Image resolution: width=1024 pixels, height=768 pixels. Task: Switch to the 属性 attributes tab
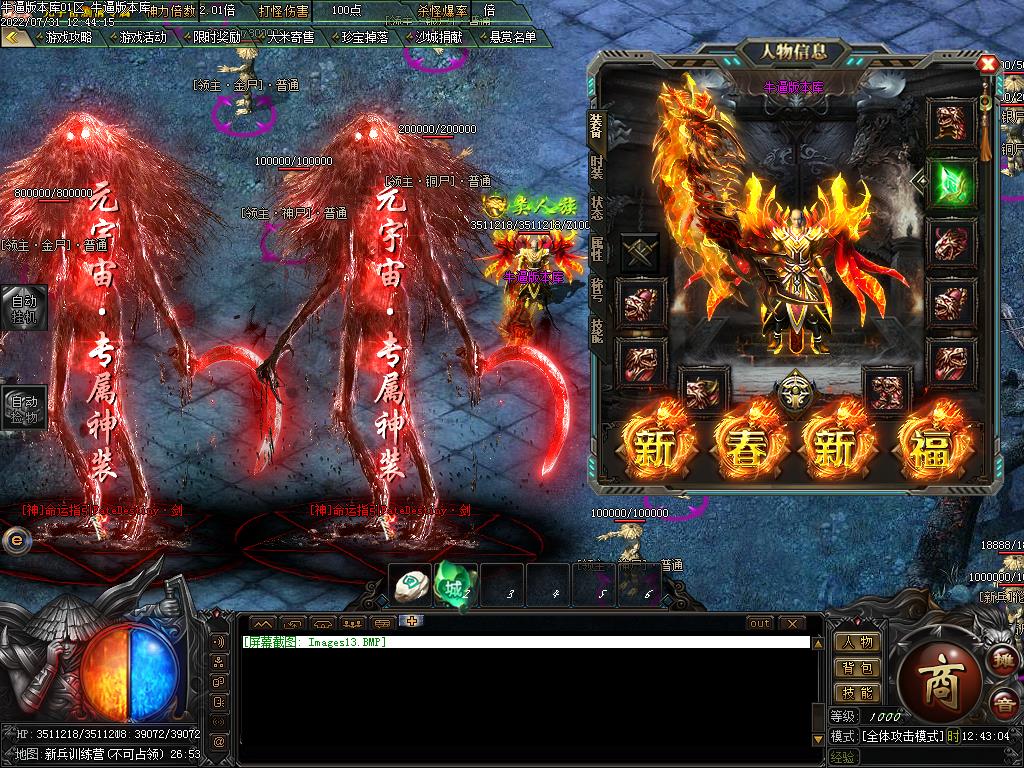597,248
